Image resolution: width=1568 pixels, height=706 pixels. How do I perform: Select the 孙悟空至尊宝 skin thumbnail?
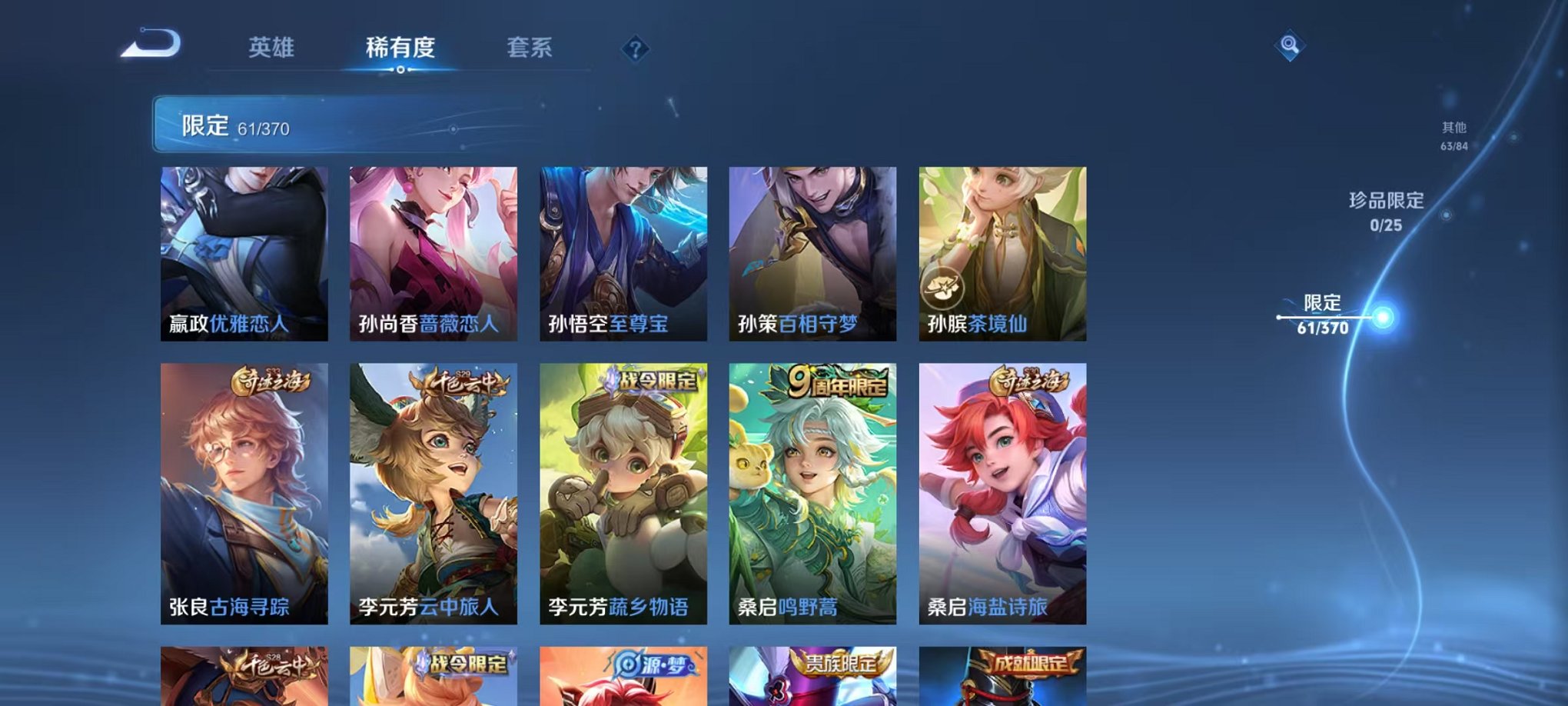point(623,254)
